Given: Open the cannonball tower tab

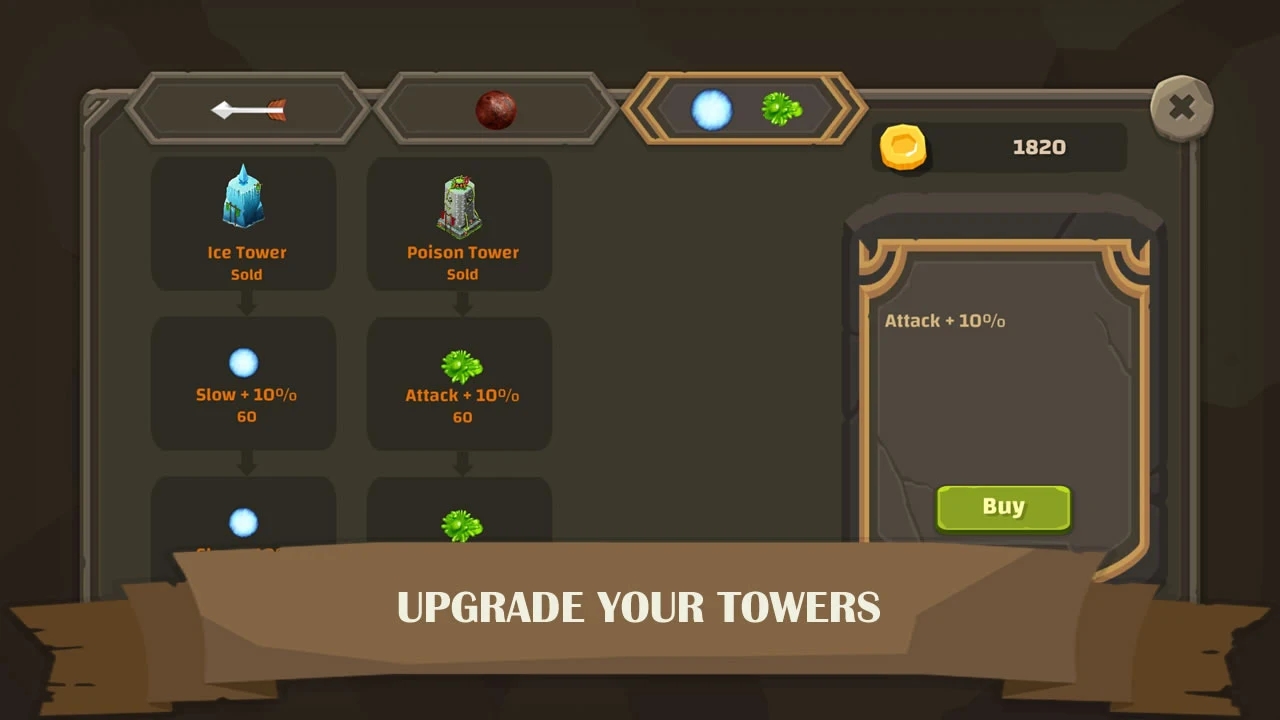Looking at the screenshot, I should (495, 109).
